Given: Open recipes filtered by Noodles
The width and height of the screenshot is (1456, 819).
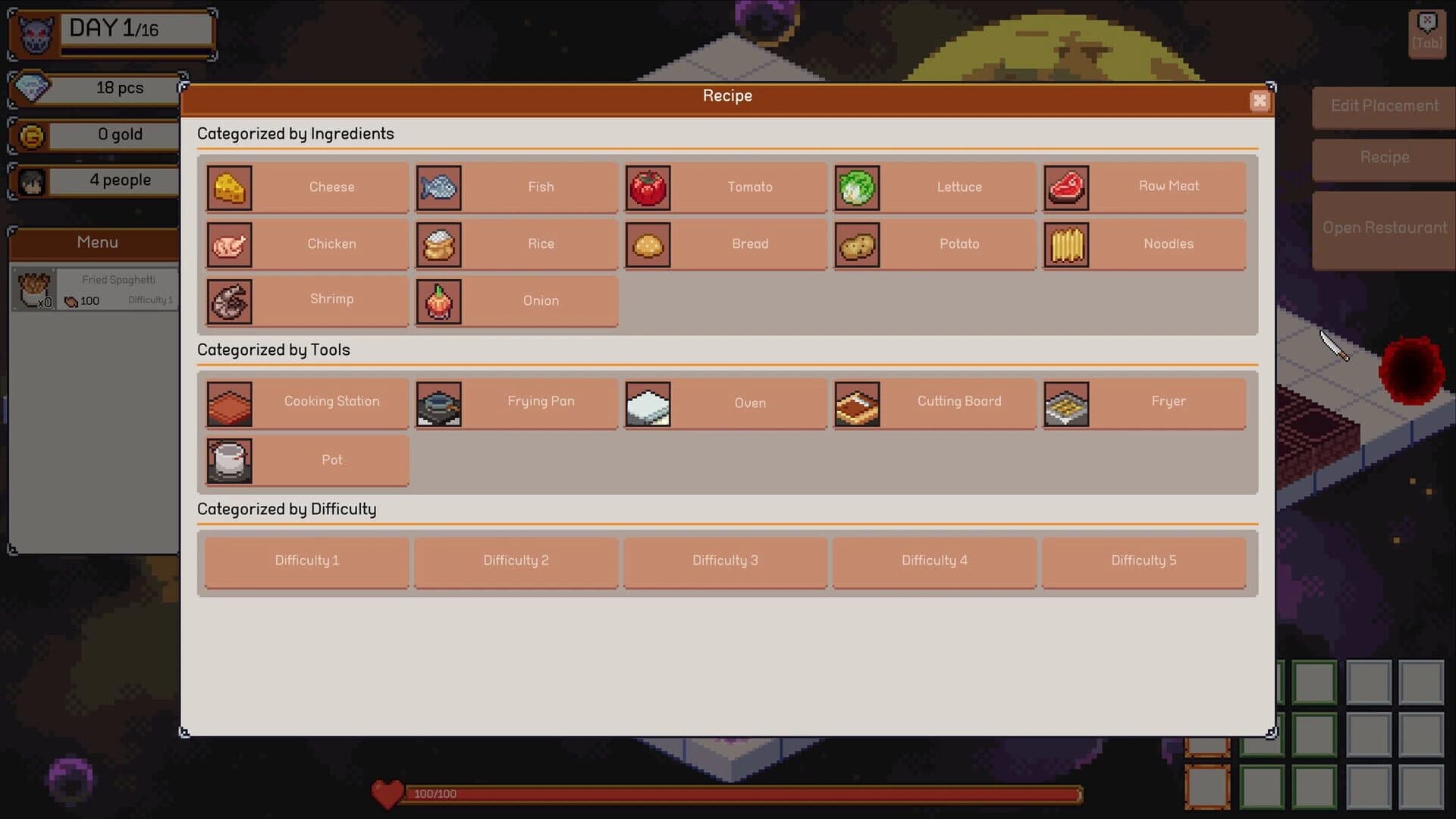Looking at the screenshot, I should tap(1144, 244).
